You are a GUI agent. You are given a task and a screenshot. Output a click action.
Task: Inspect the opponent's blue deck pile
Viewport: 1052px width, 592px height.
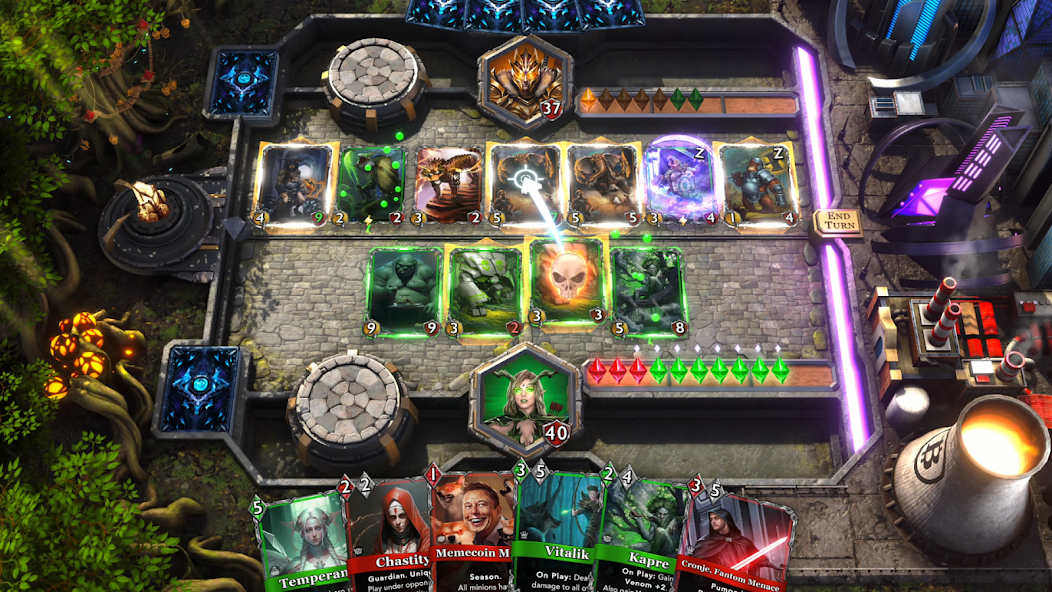[x=242, y=82]
